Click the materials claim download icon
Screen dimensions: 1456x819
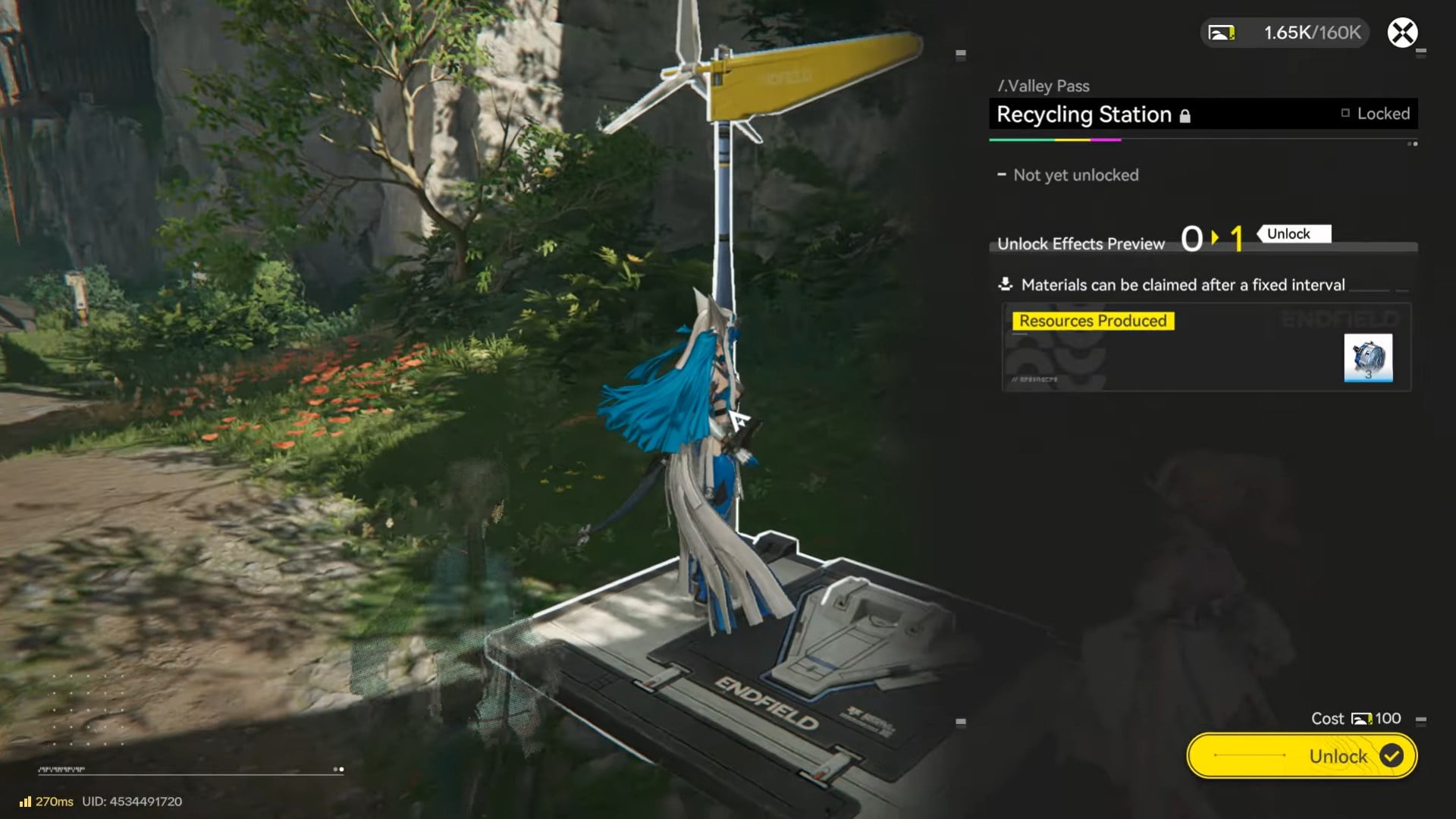coord(1006,284)
